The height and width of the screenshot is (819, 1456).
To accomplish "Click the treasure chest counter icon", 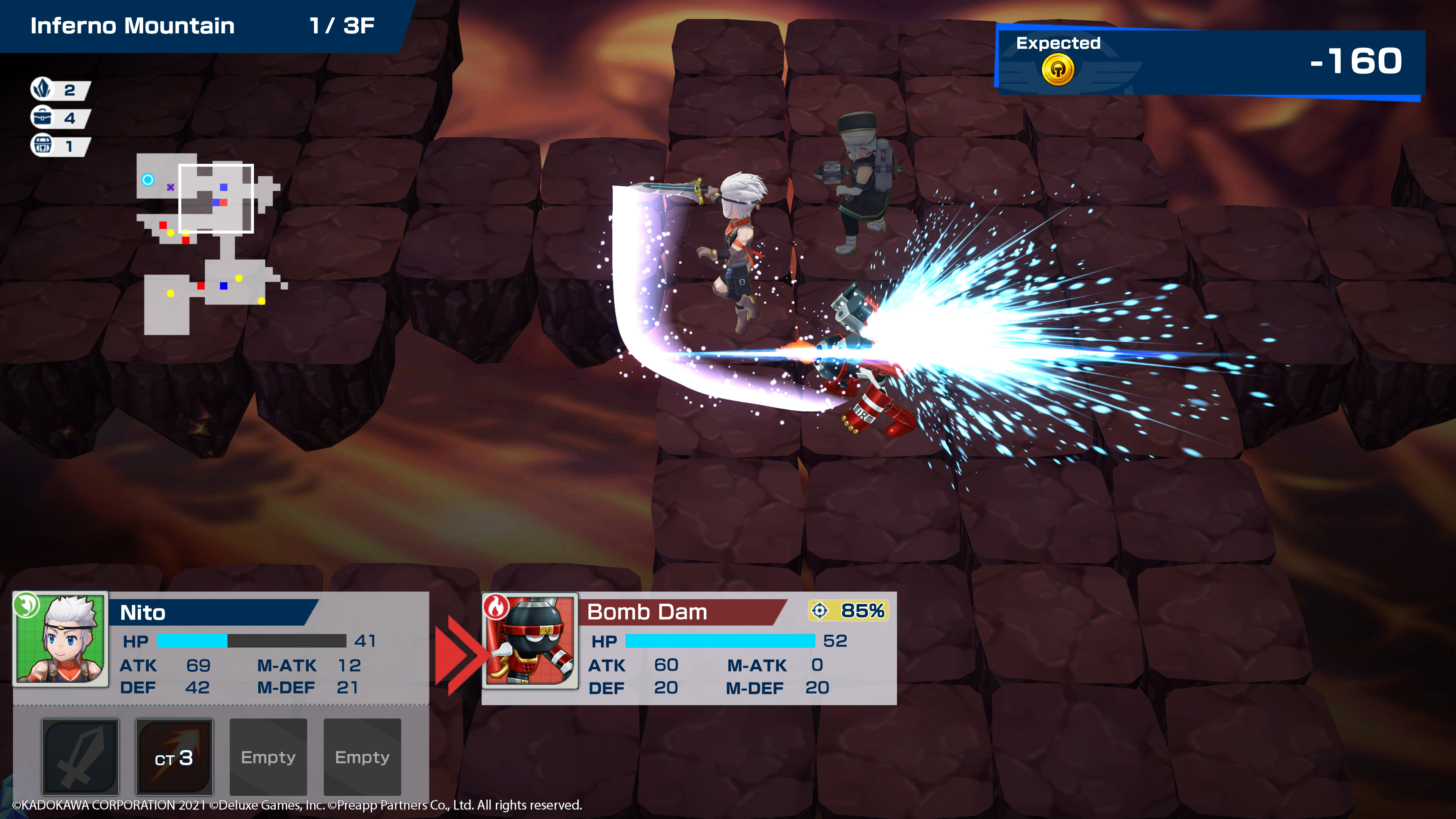I will [43, 146].
